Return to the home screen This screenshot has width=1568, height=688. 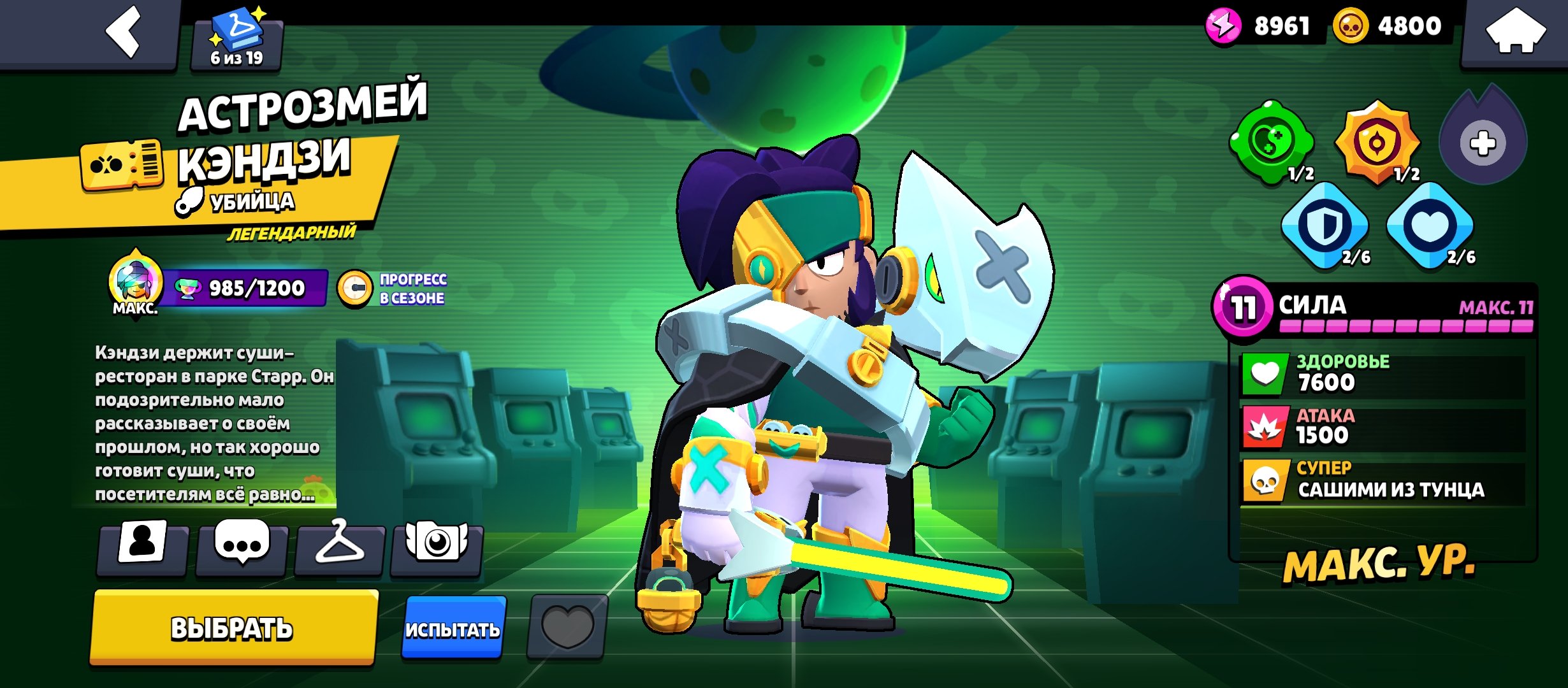(1516, 32)
